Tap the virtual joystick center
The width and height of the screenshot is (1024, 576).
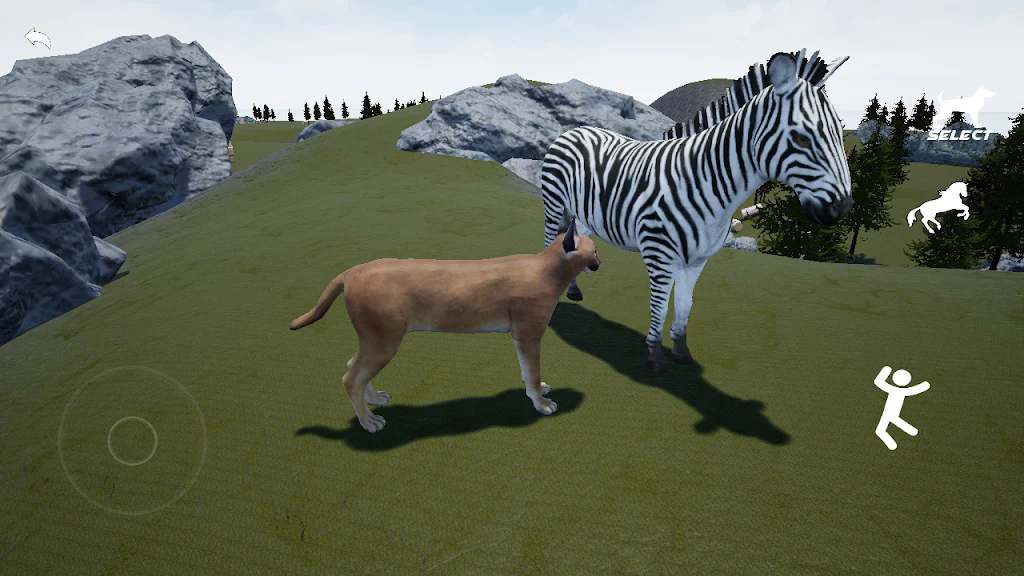tap(132, 441)
